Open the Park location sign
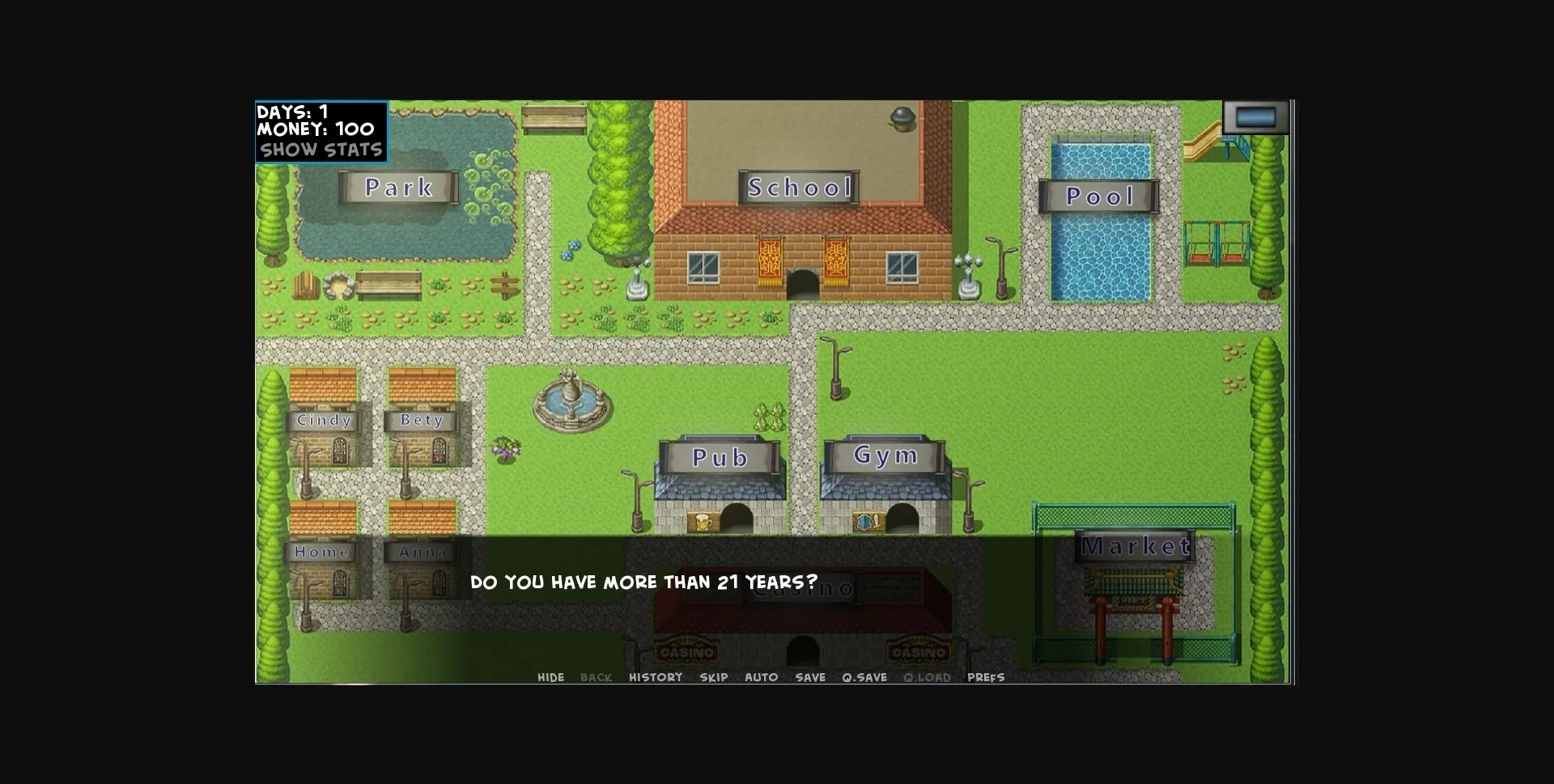The width and height of the screenshot is (1554, 784). point(398,188)
